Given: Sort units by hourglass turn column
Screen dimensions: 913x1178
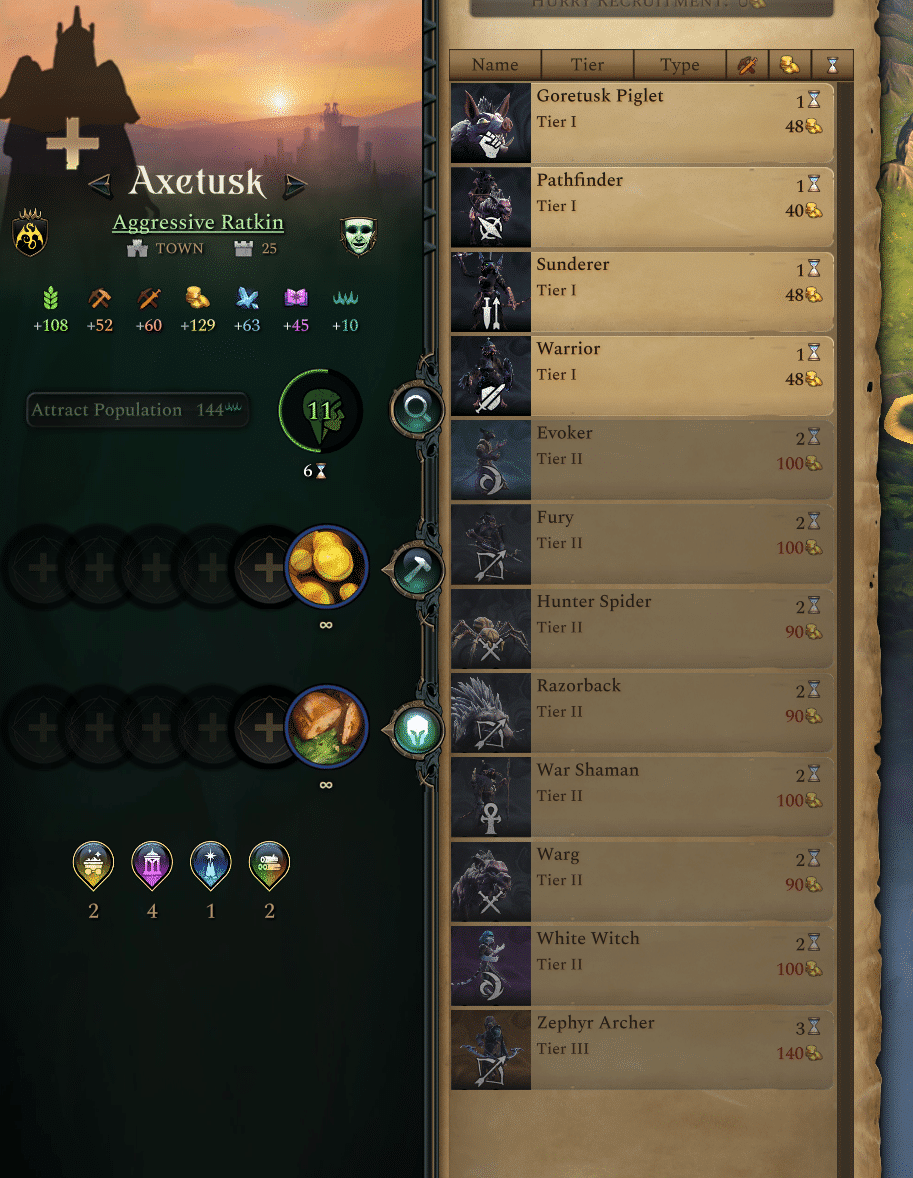Looking at the screenshot, I should pos(832,65).
